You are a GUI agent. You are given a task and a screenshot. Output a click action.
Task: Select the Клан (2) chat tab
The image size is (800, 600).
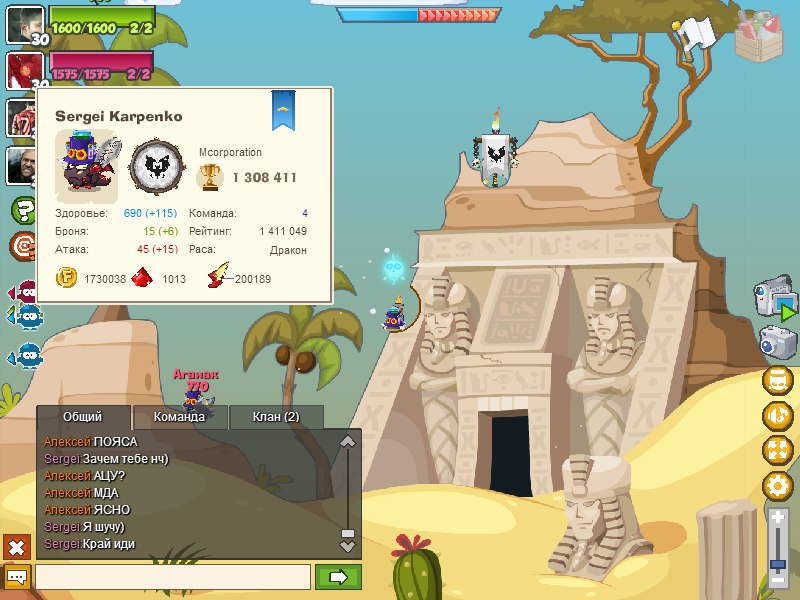[x=276, y=417]
